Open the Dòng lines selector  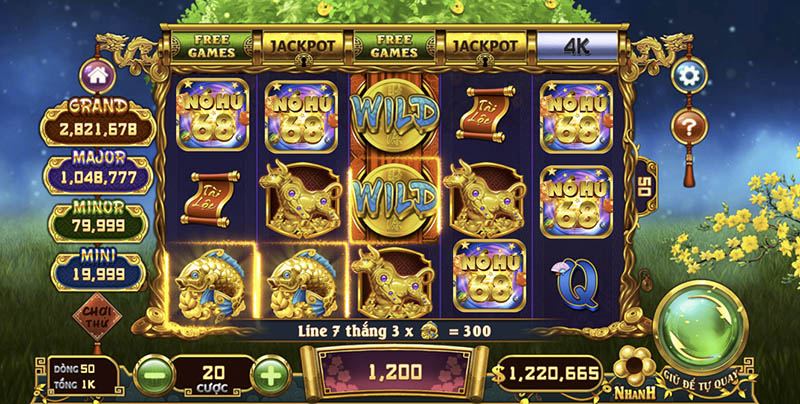pos(84,368)
